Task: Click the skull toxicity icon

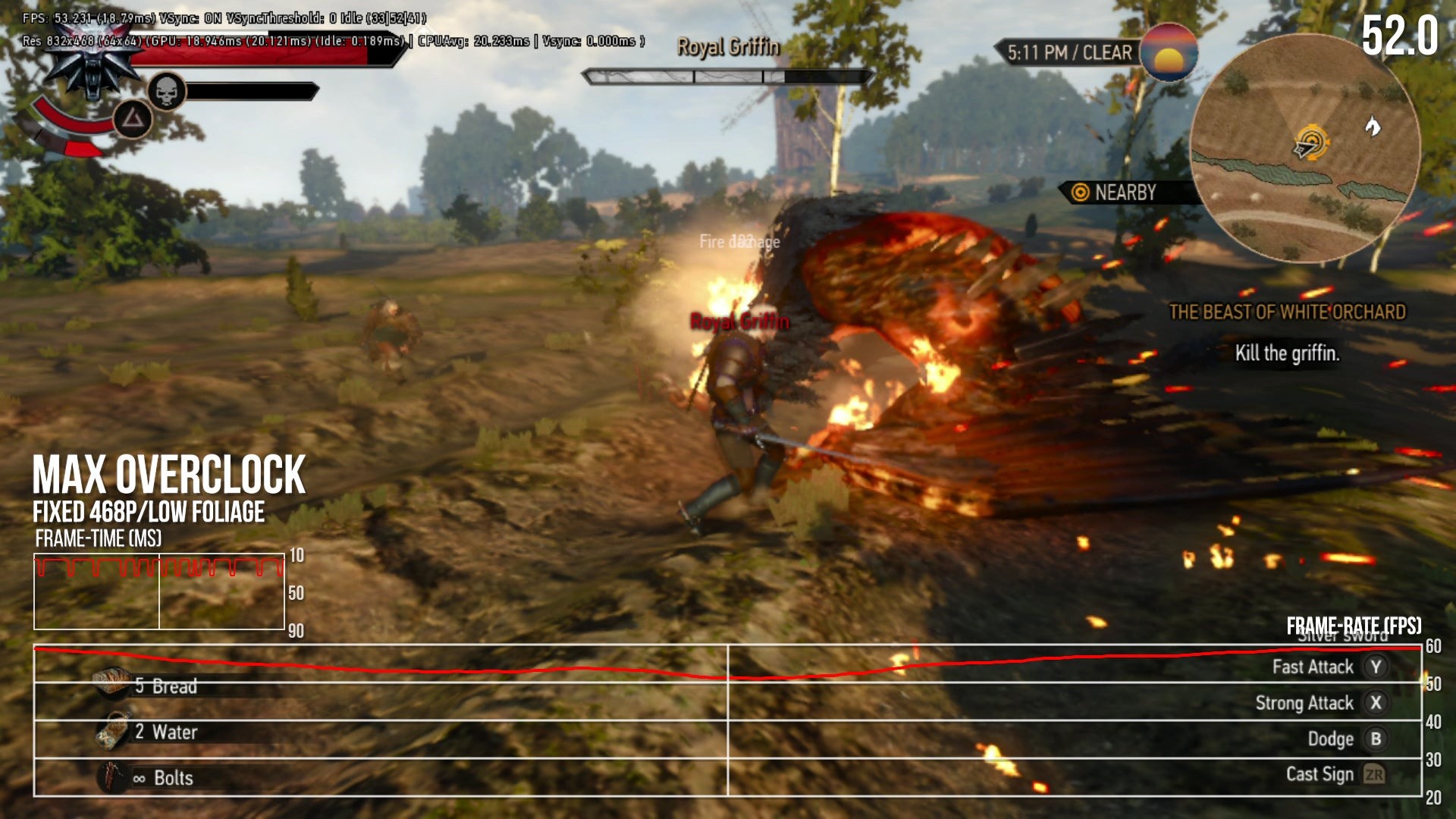Action: click(166, 92)
